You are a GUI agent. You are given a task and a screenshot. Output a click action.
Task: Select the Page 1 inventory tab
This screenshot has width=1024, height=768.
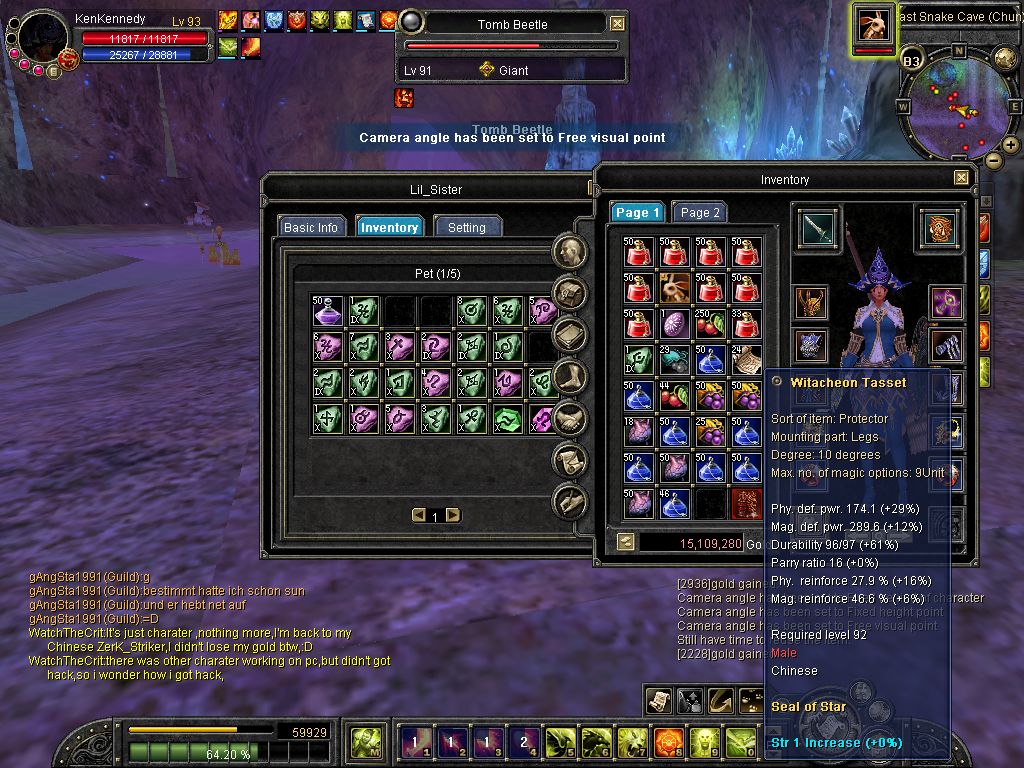[x=637, y=212]
